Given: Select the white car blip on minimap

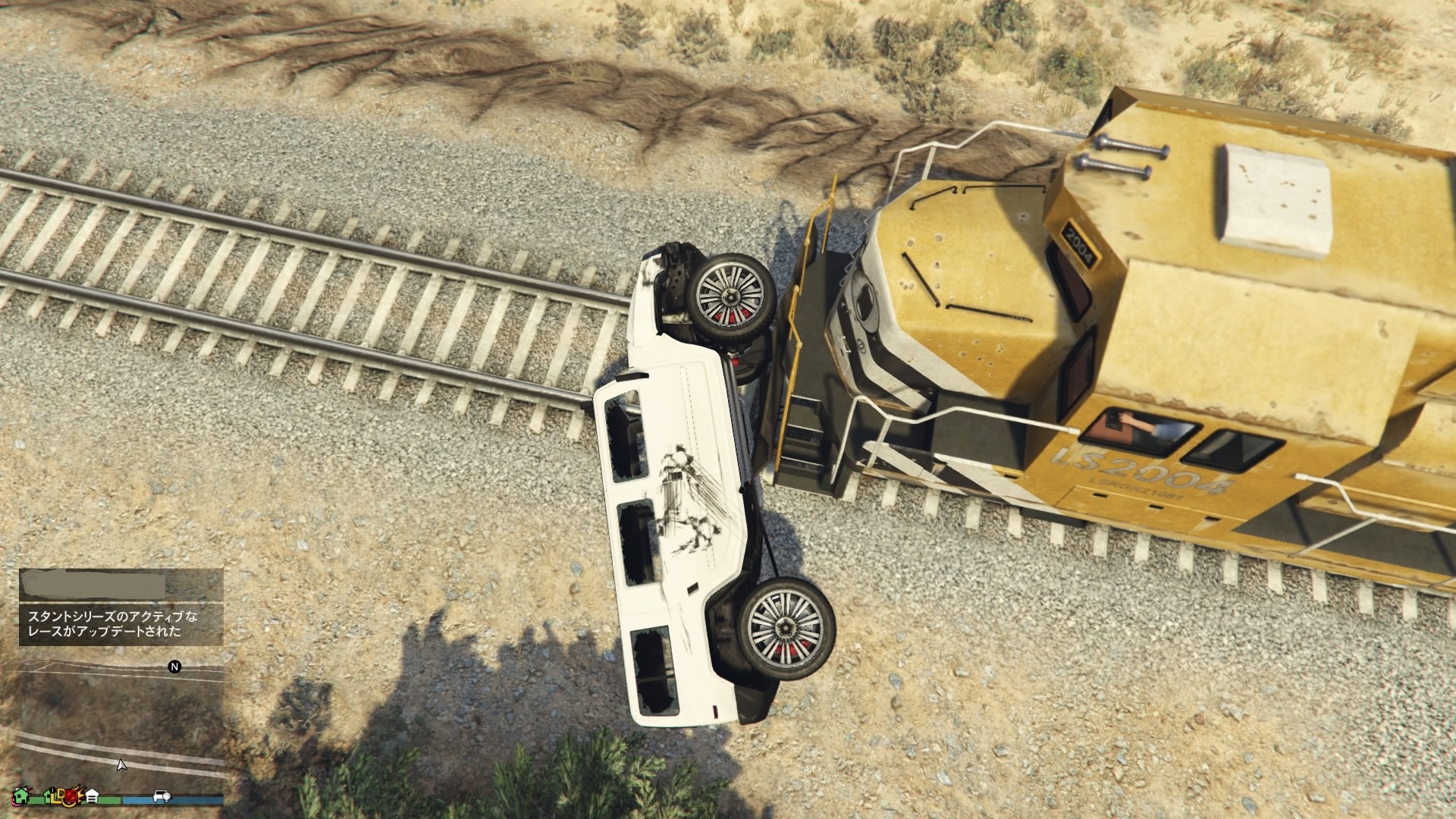Looking at the screenshot, I should point(162,796).
